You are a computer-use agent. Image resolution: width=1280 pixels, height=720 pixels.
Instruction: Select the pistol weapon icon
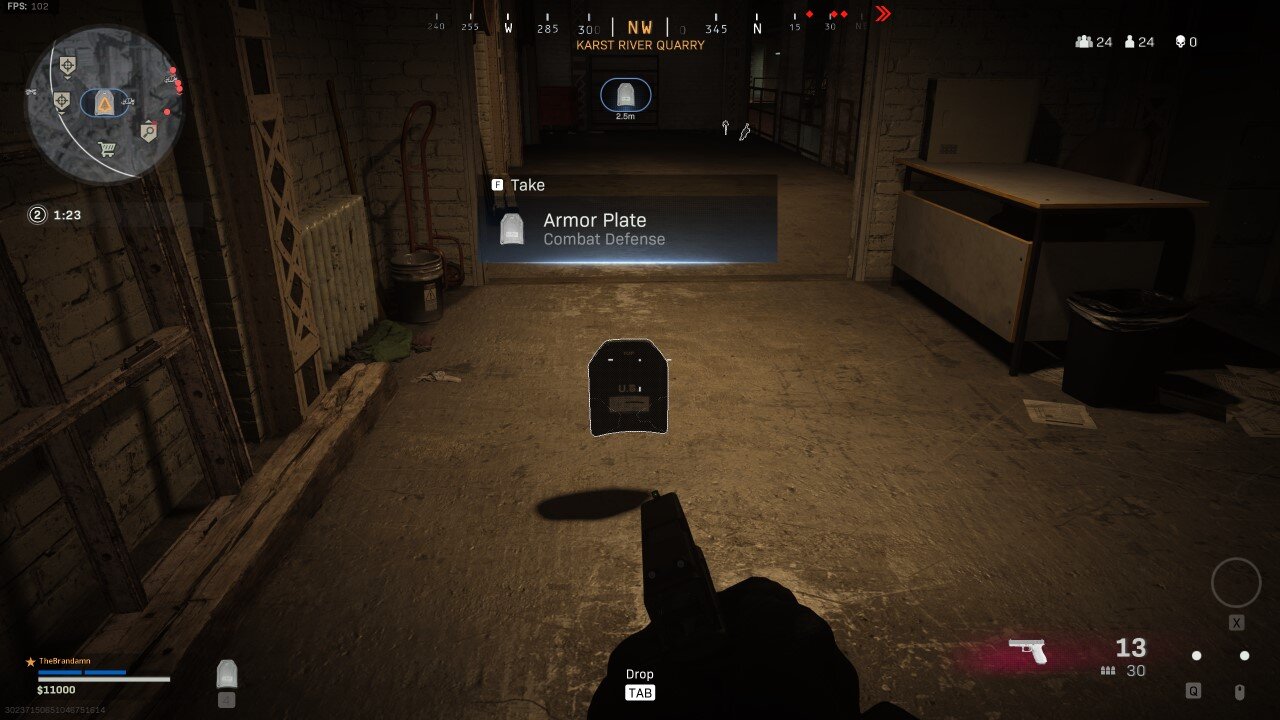1027,650
